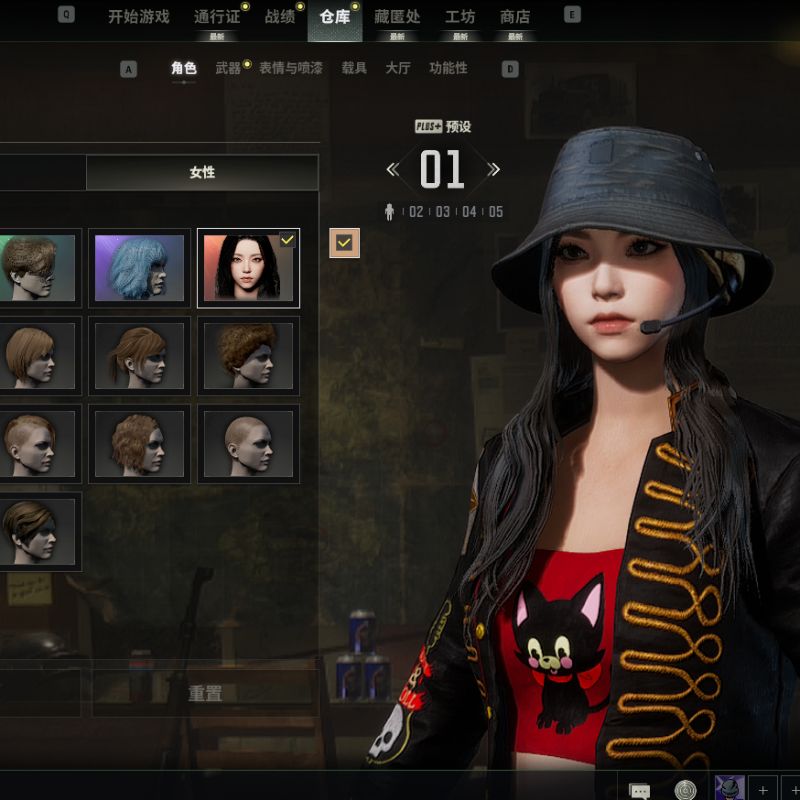The image size is (800, 800).
Task: Open the 开始游戏 tab
Action: click(139, 17)
